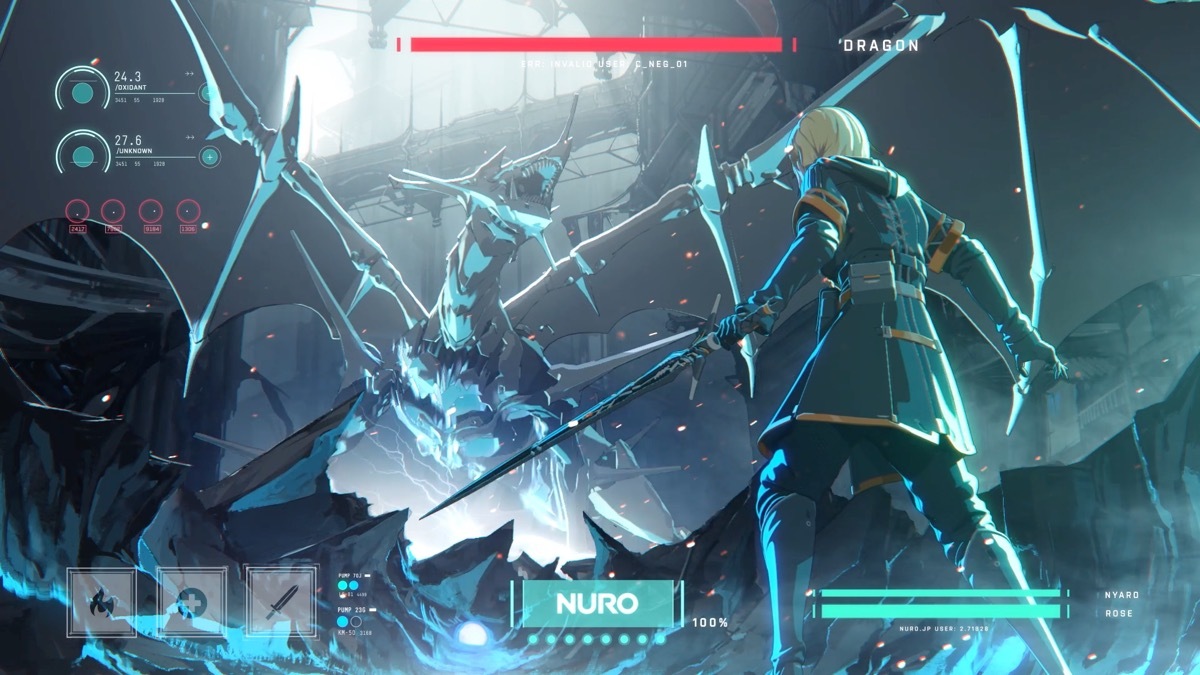
Task: Select the red circle labeled 2417
Action: [x=77, y=211]
